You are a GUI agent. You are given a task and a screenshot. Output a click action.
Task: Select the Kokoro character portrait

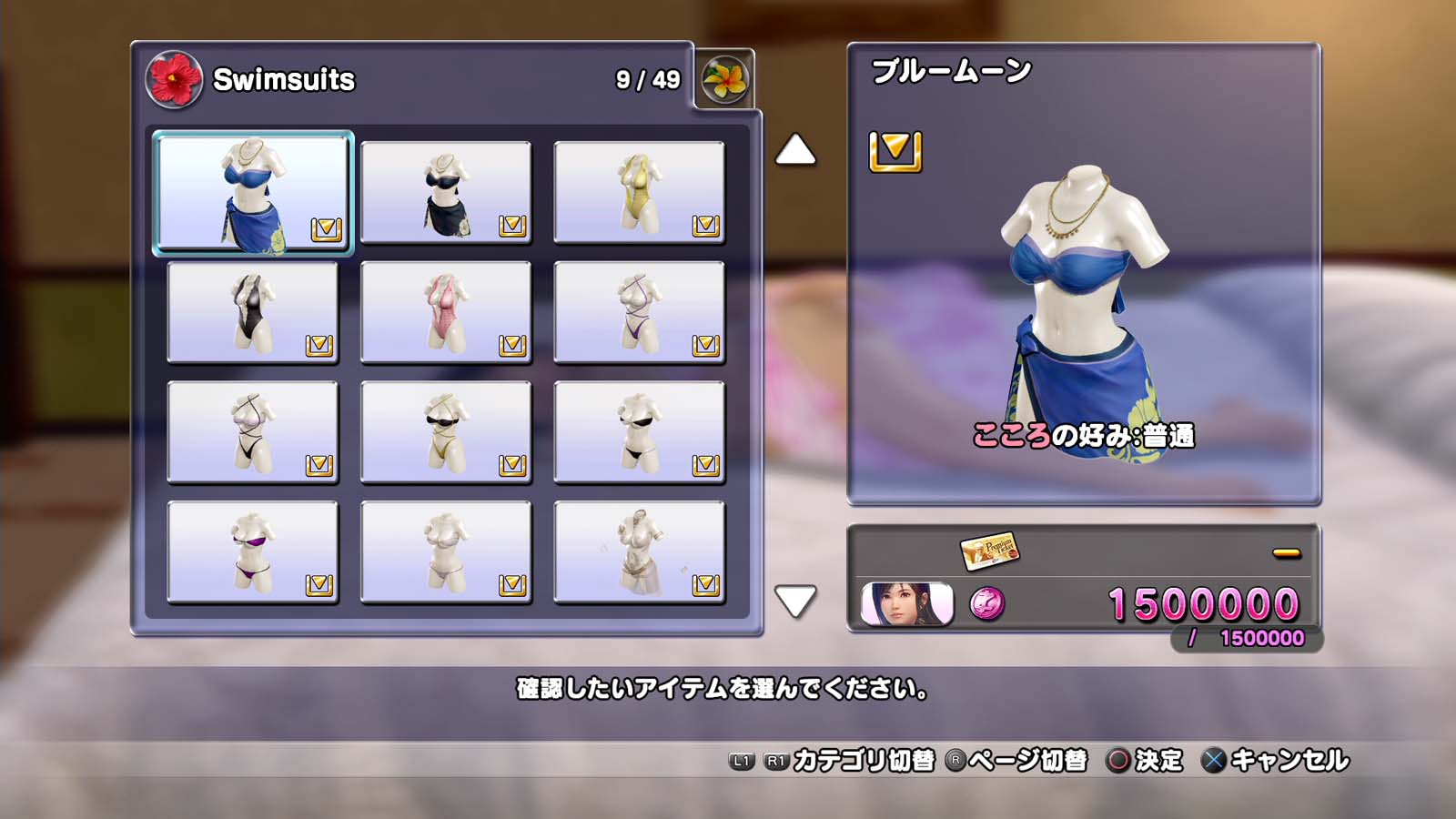click(x=906, y=604)
